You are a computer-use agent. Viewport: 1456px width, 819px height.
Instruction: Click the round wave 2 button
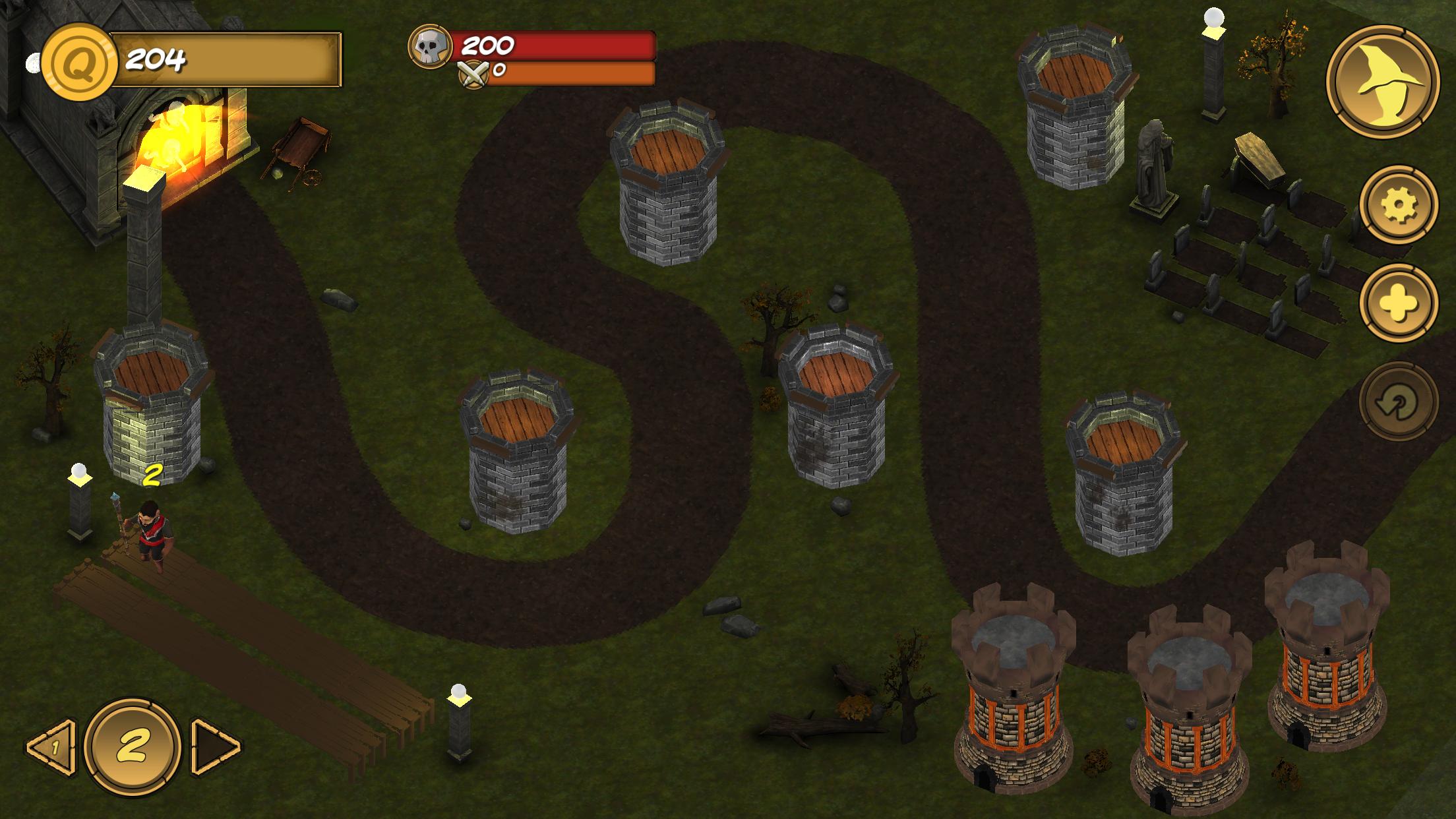[133, 746]
